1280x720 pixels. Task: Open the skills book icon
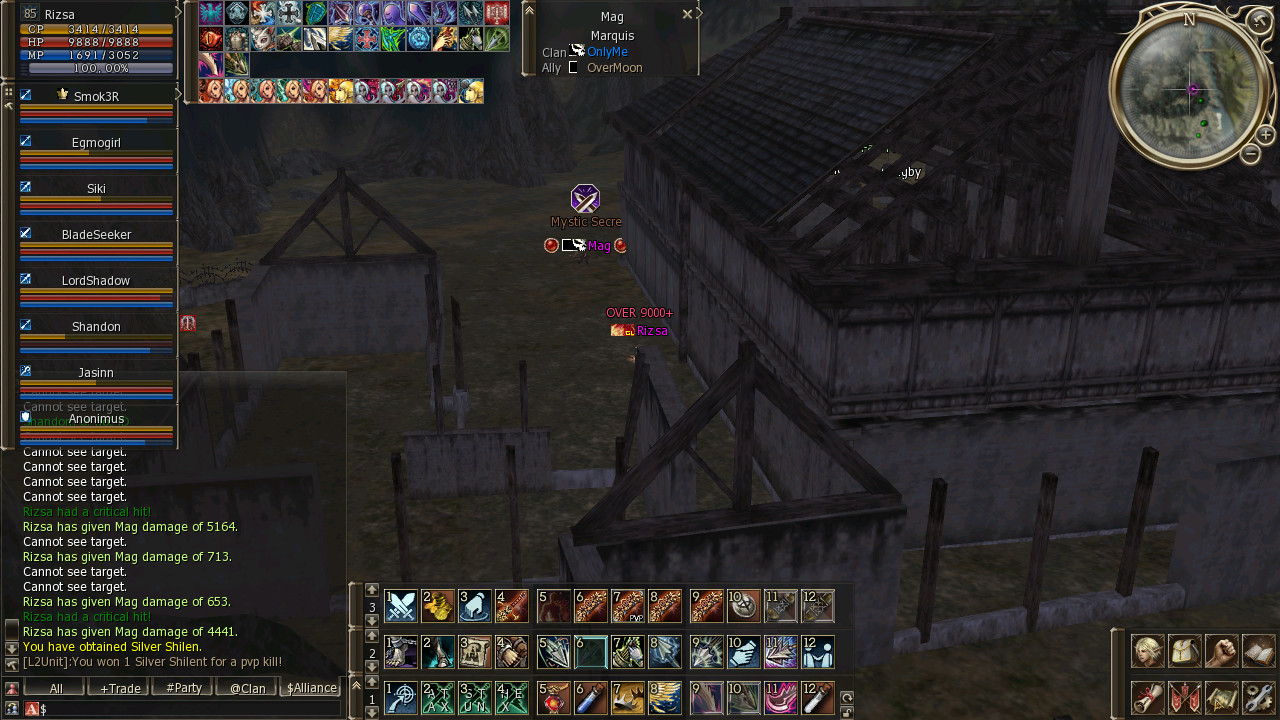tap(1258, 651)
